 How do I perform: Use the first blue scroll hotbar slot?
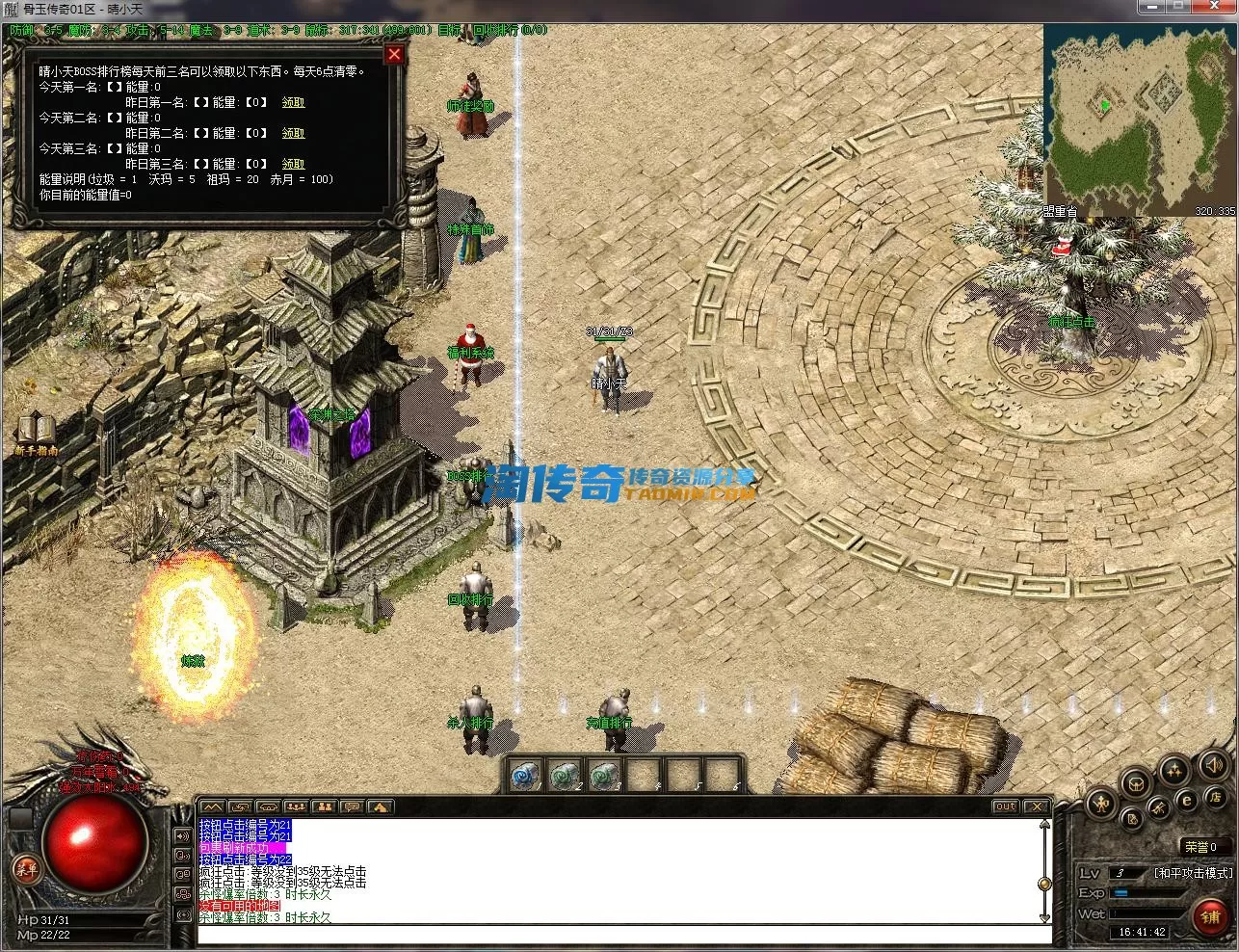click(526, 775)
